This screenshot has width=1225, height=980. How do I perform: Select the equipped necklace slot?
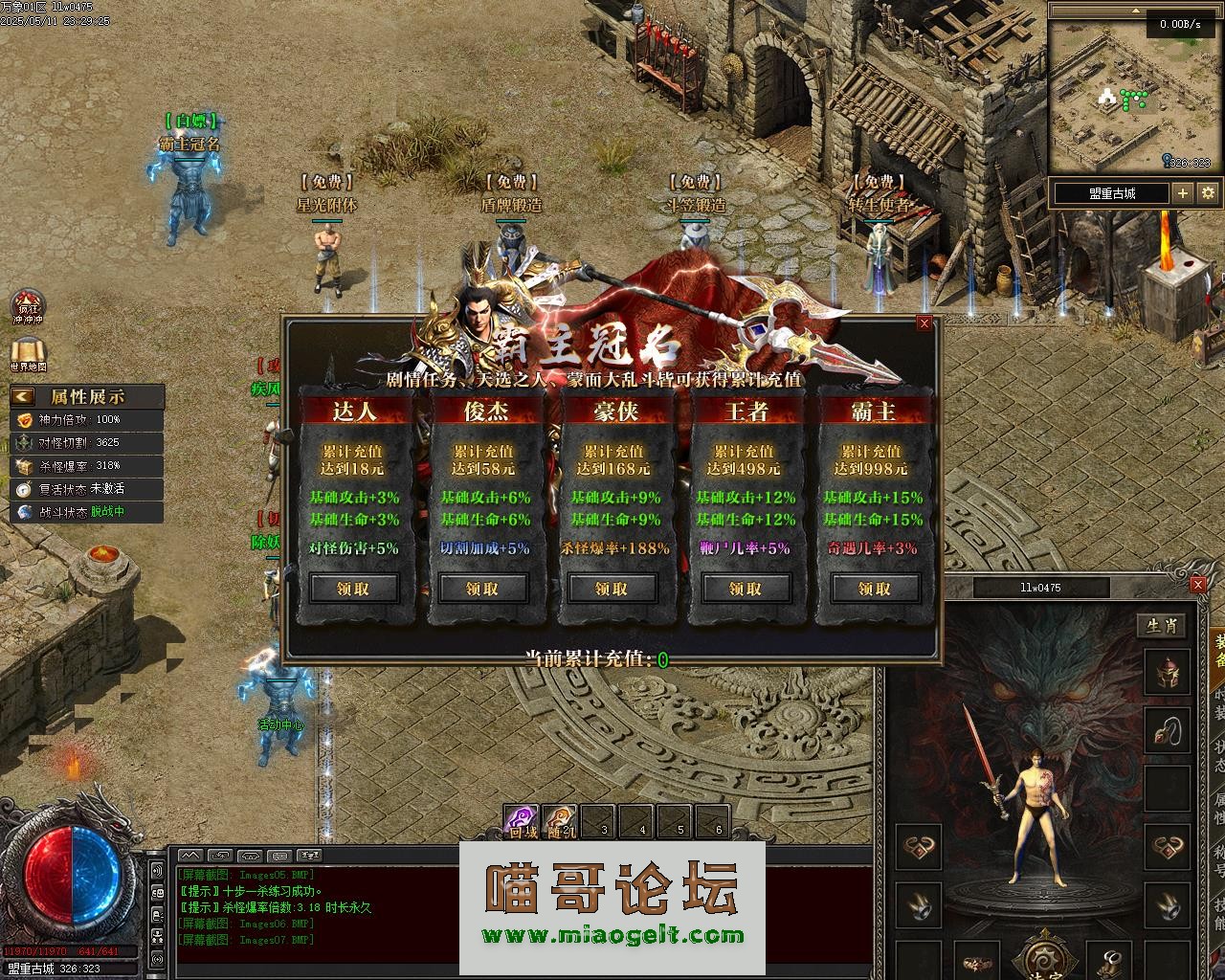click(1168, 731)
